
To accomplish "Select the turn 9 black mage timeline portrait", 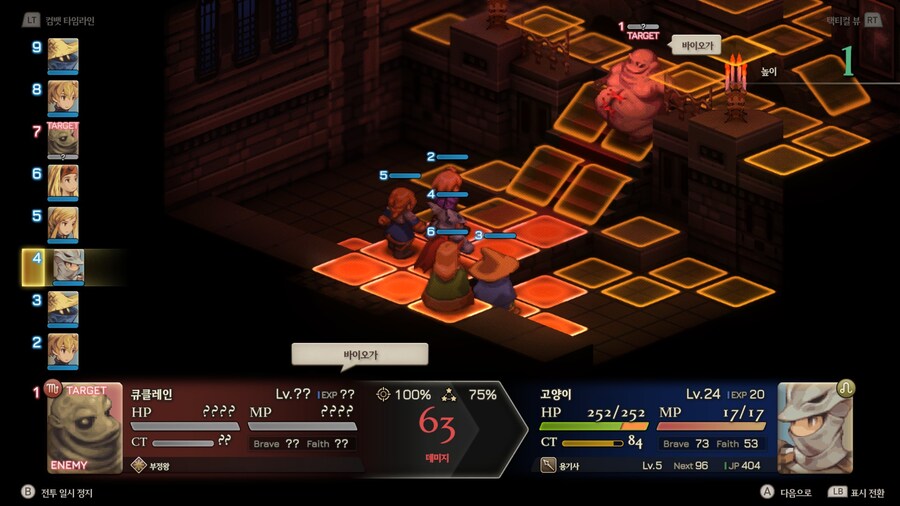I will pos(62,55).
